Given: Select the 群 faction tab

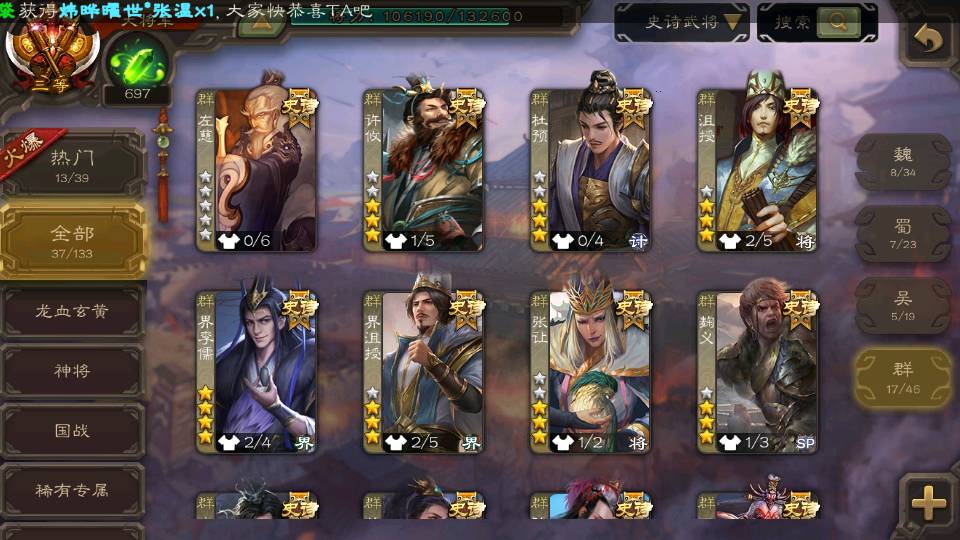Looking at the screenshot, I should tap(902, 379).
